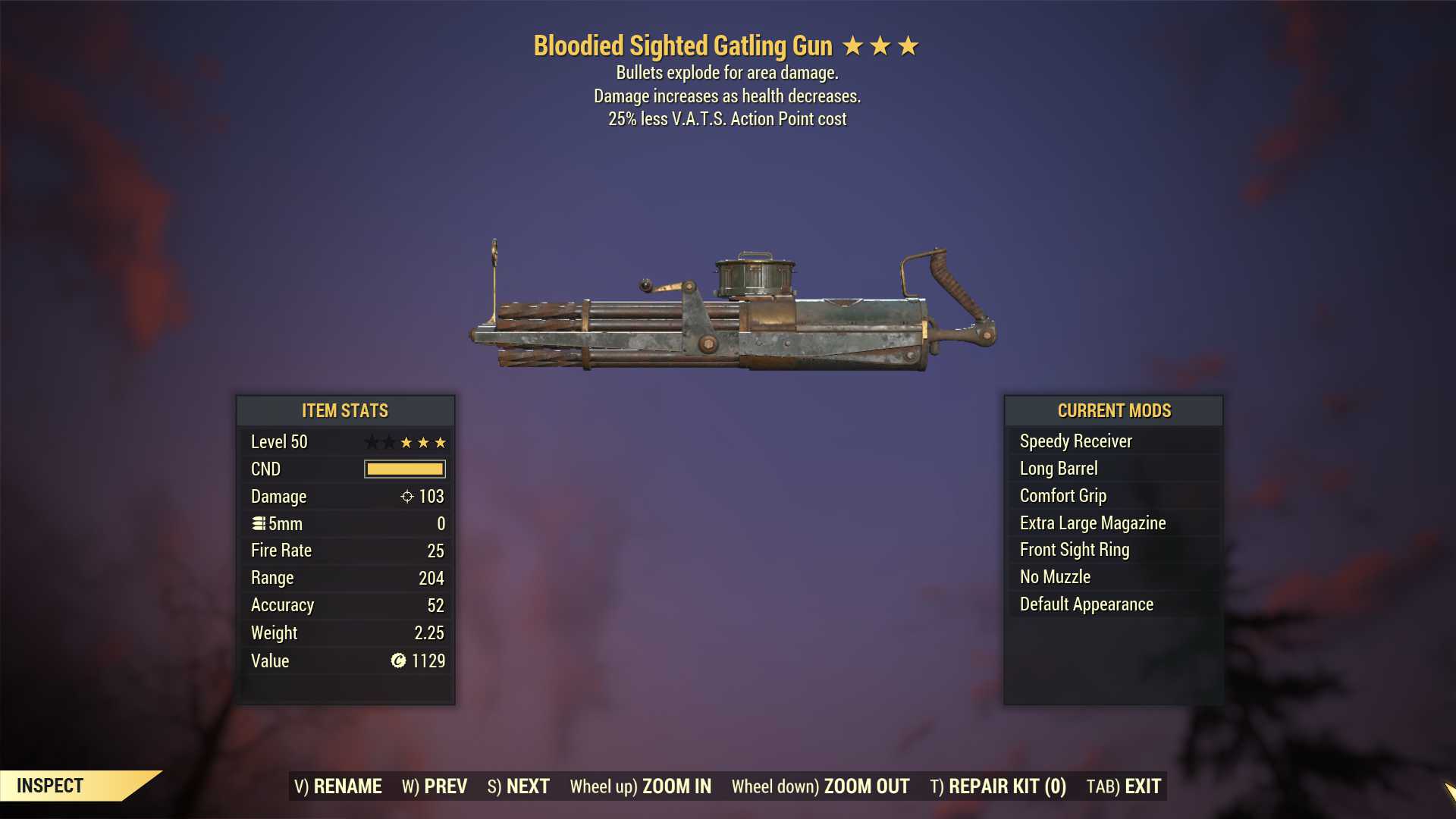Click the INSPECT banner at bottom left

point(49,786)
